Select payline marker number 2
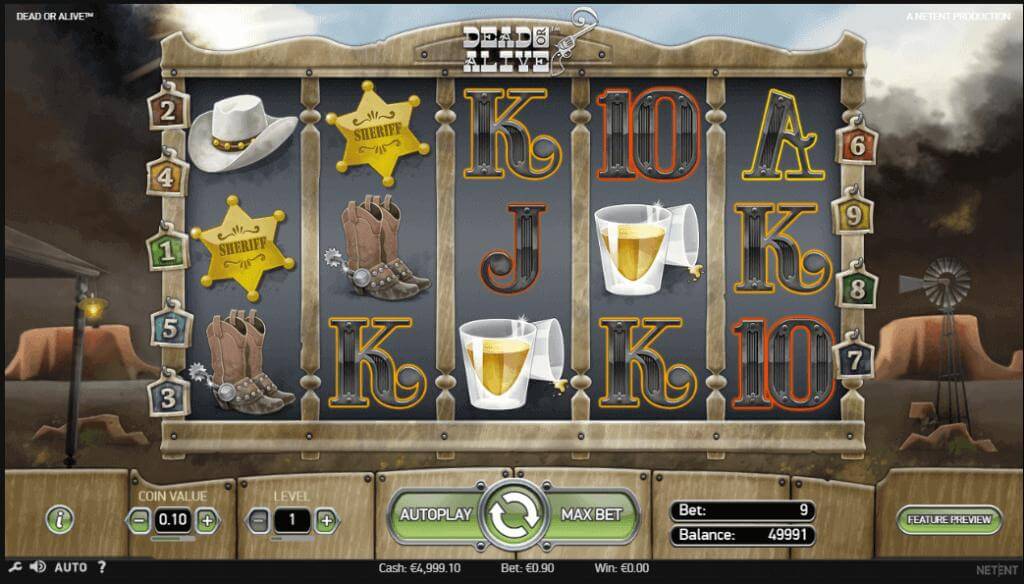The height and width of the screenshot is (584, 1024). coord(167,110)
